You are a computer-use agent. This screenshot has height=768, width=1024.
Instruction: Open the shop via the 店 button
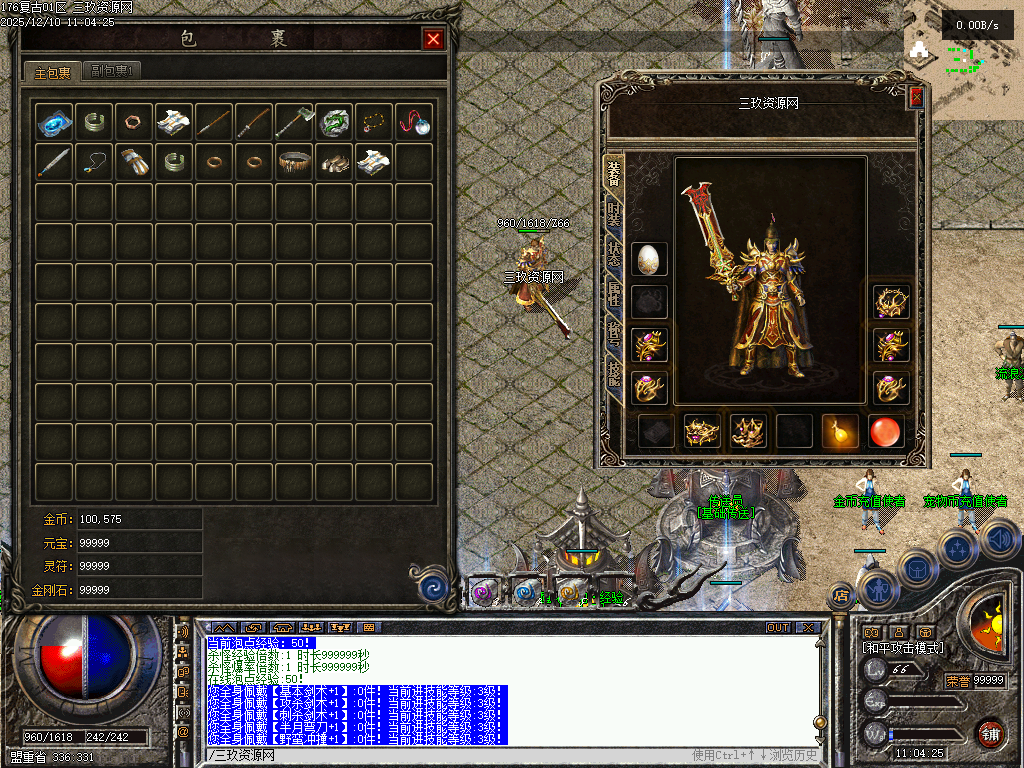coord(841,596)
